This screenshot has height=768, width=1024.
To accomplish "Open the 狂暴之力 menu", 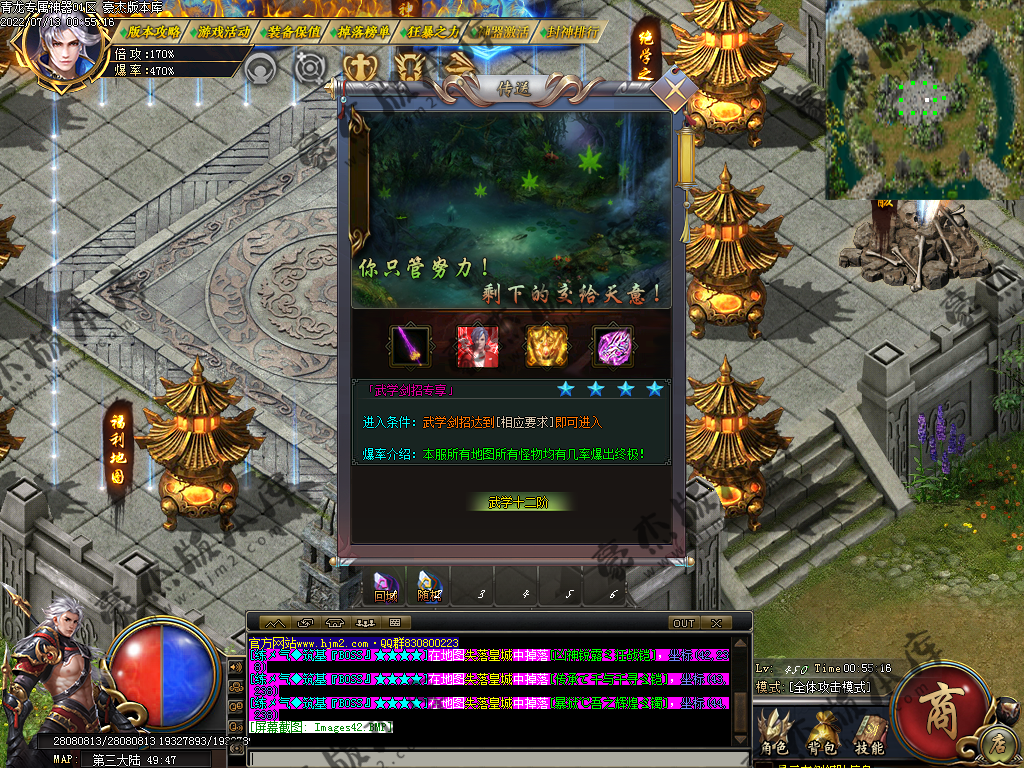I will 434,31.
